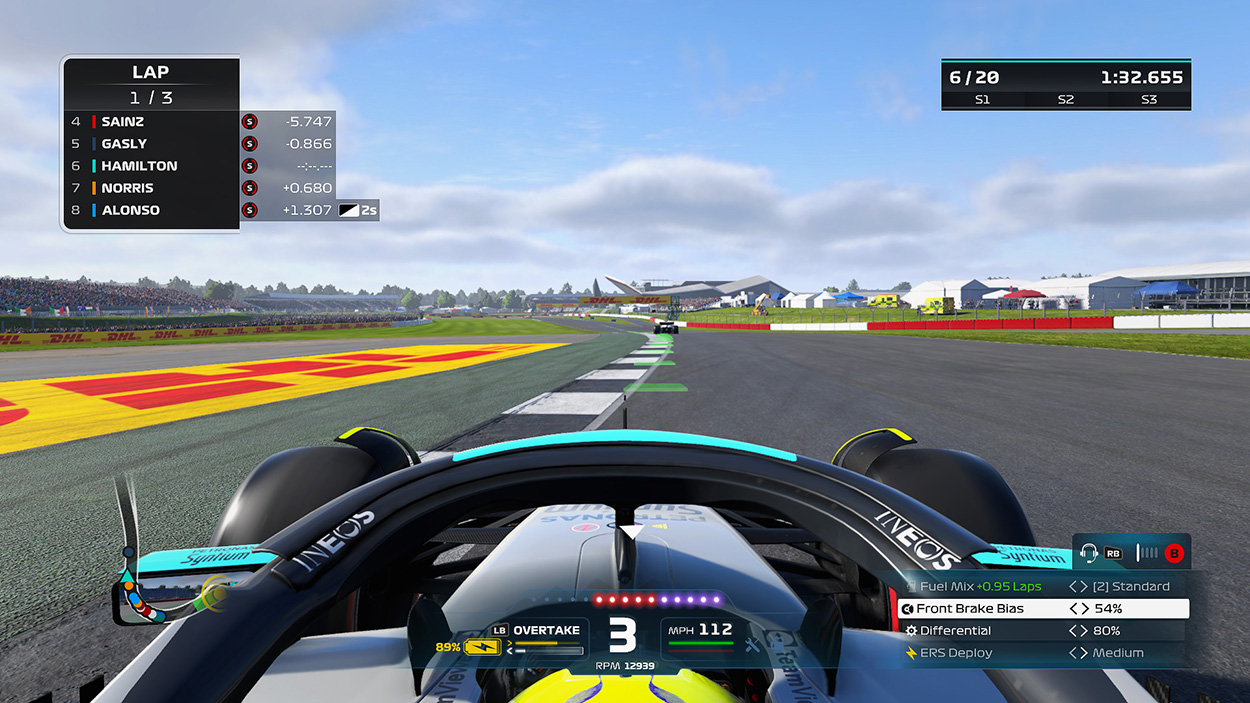Screen dimensions: 1250x703
Task: Select the Differential setting row
Action: coord(1043,631)
